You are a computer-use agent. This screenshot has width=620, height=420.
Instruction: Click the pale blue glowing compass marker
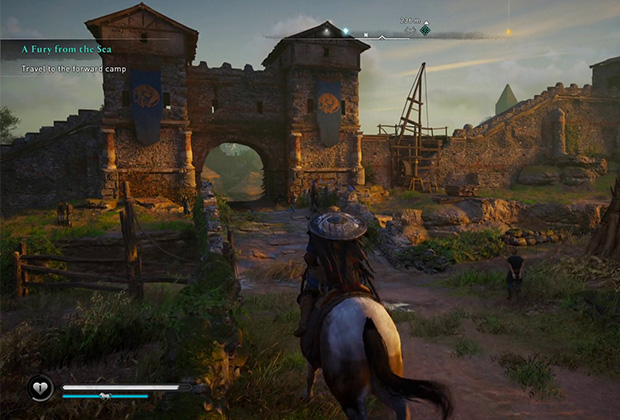(345, 32)
